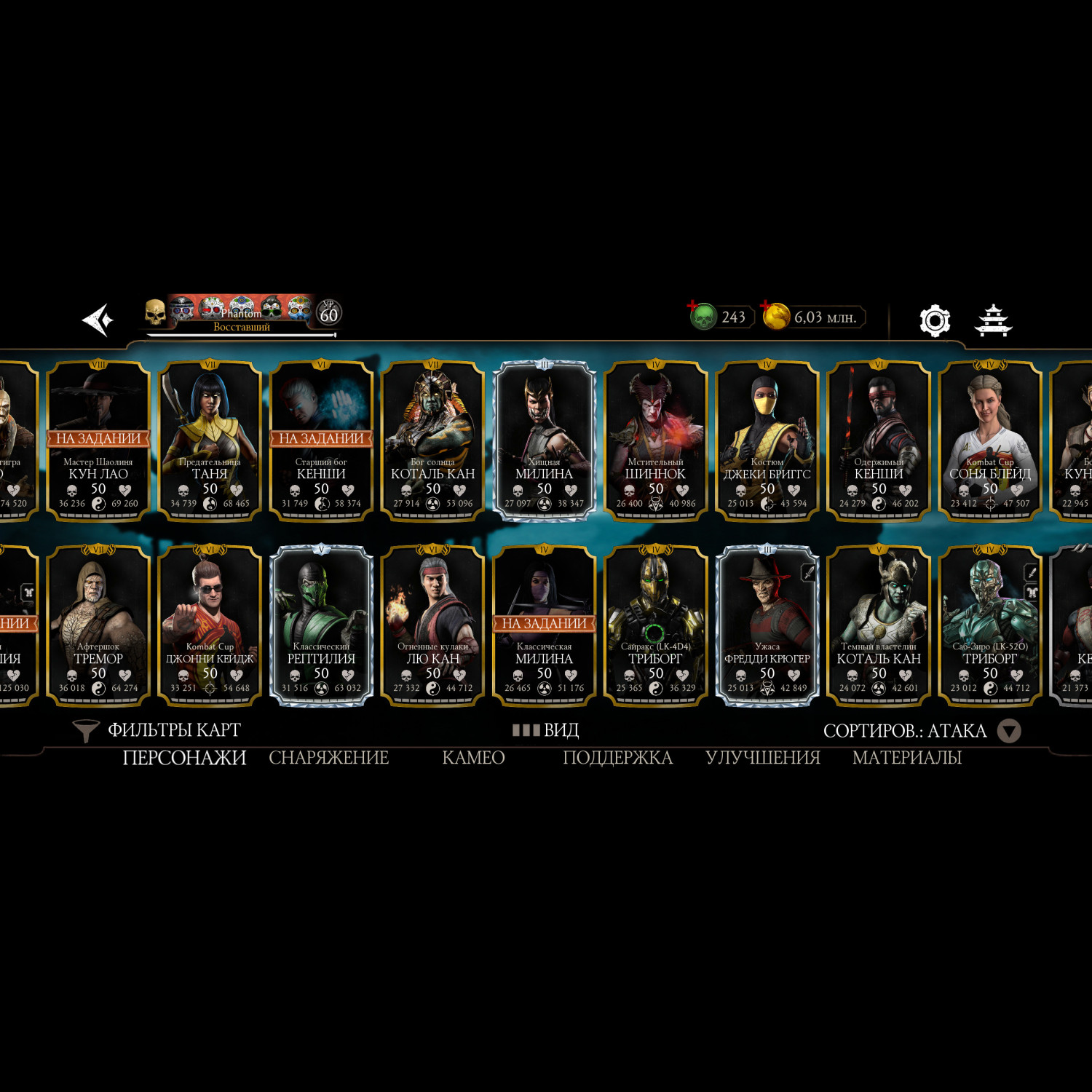The image size is (1092, 1092).
Task: Switch to the ПОДДЕРЖКА tab
Action: pyautogui.click(x=617, y=758)
